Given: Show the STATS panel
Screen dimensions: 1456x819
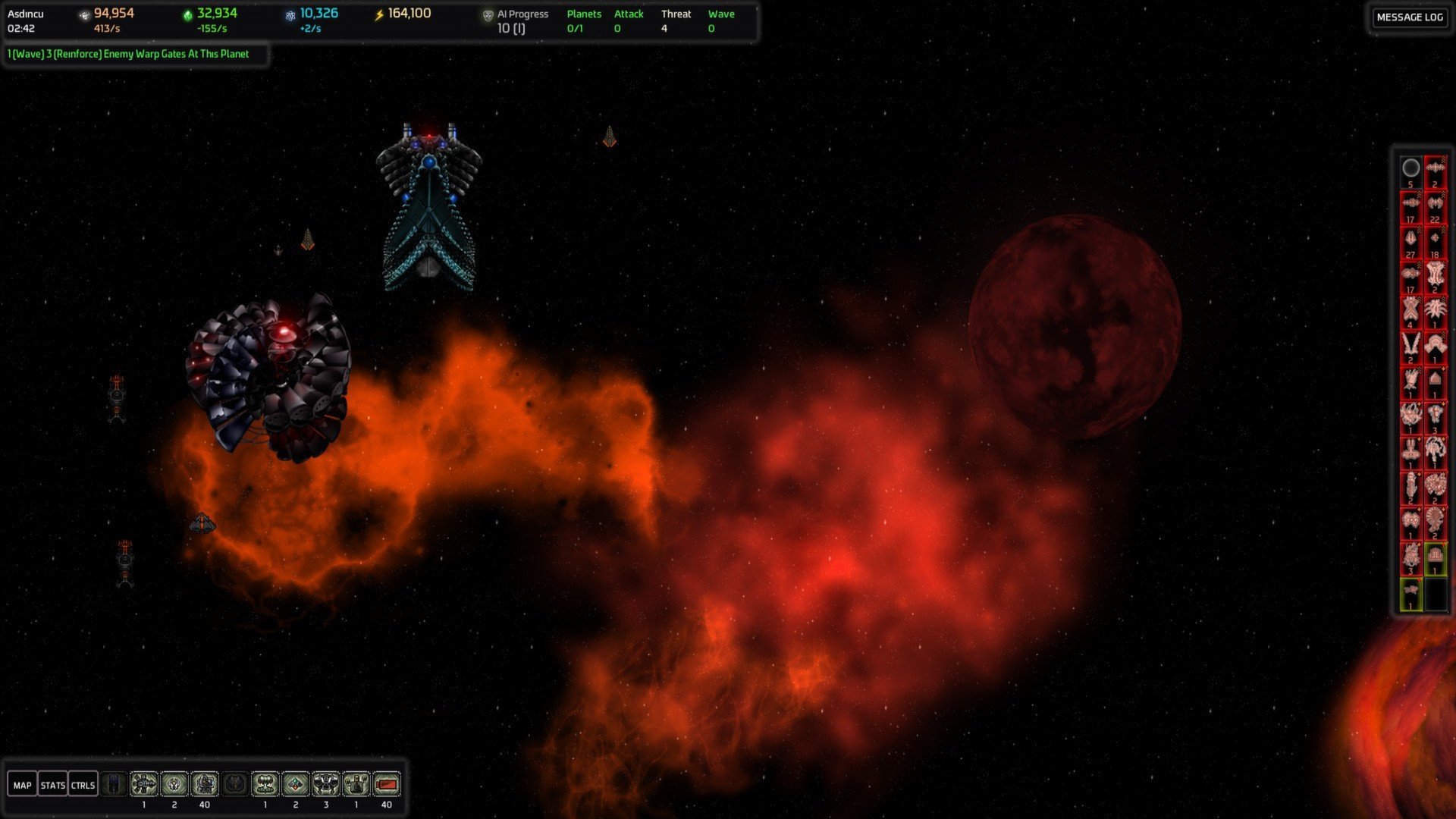Looking at the screenshot, I should click(x=52, y=785).
